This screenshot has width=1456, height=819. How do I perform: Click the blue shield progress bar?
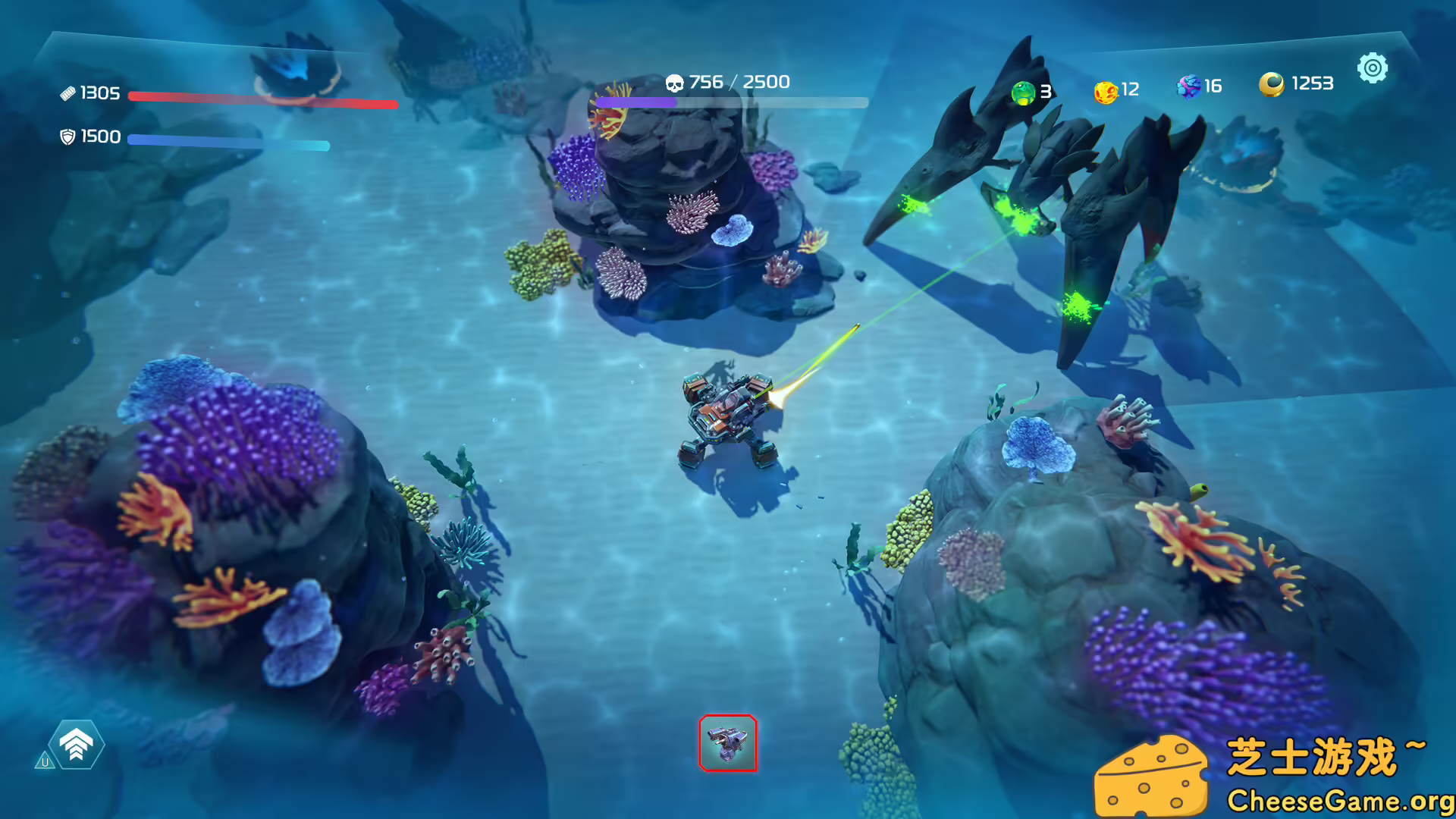(227, 140)
